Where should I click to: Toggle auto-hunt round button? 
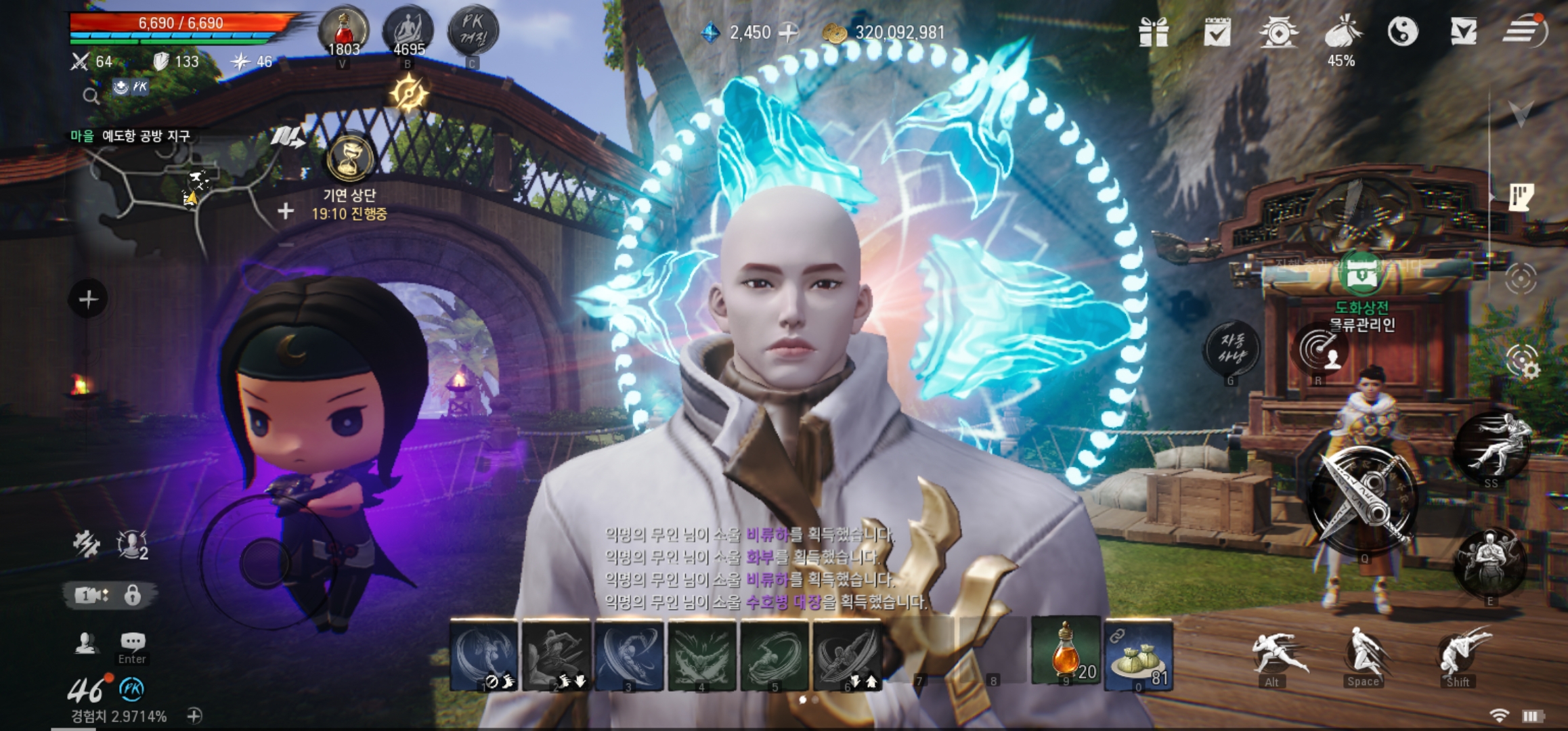[x=1232, y=348]
